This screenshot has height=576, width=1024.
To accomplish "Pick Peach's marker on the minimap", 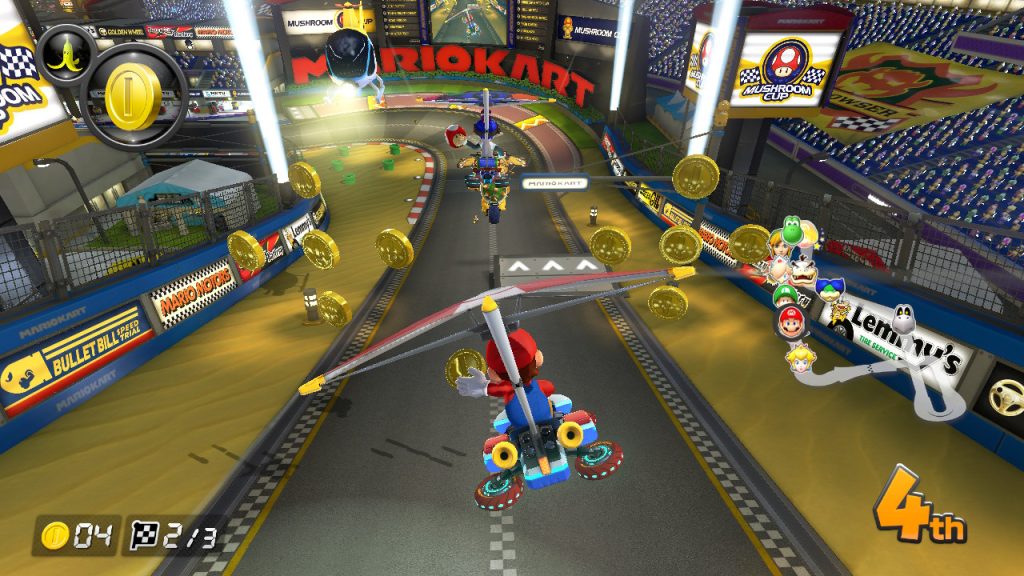I will click(799, 357).
